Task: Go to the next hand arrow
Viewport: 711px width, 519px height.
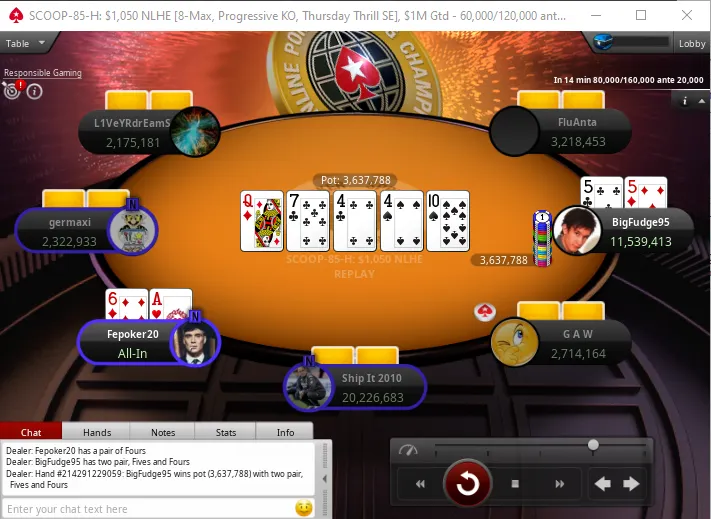Action: 632,484
